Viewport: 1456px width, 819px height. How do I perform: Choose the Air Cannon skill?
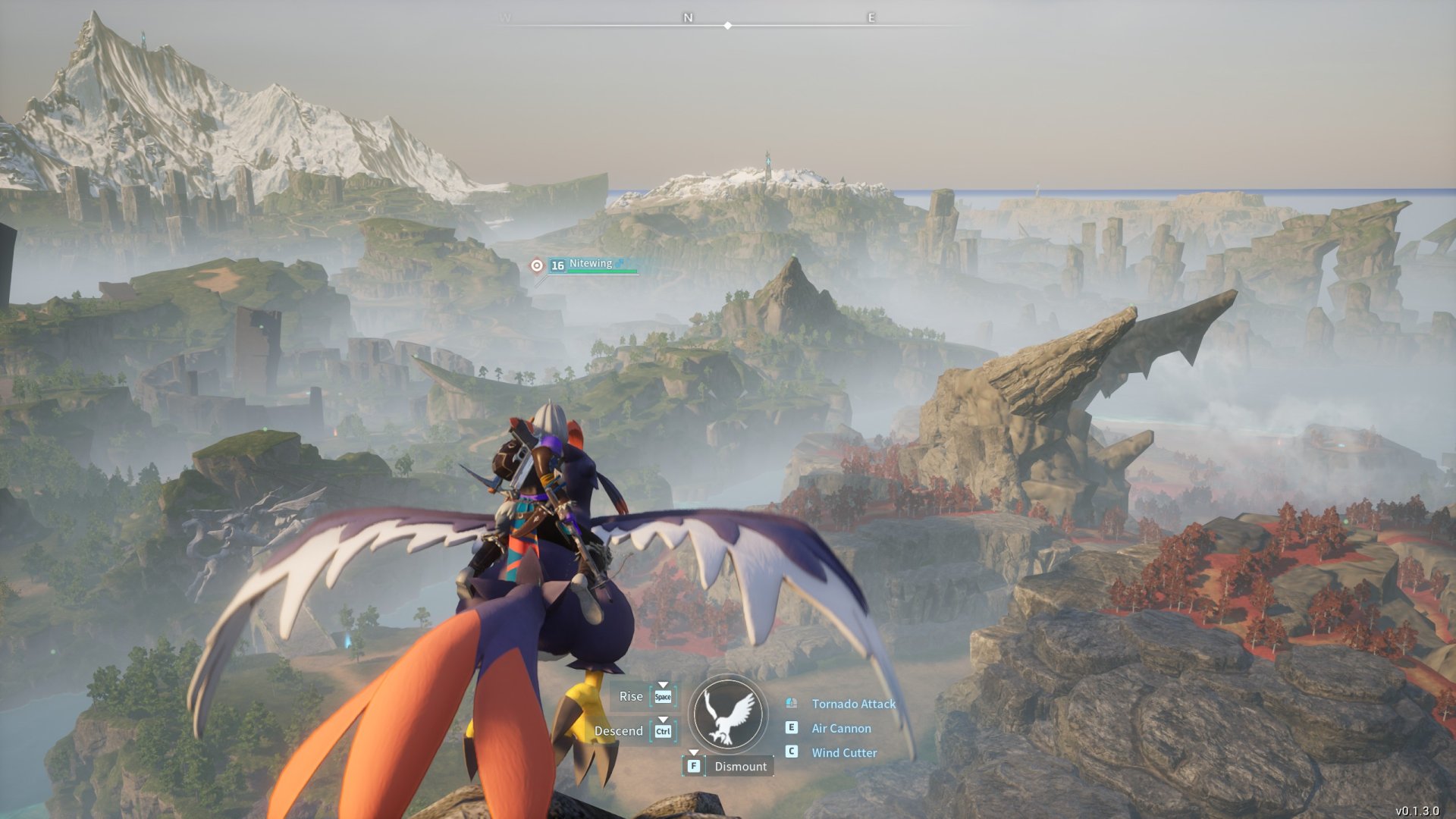point(841,728)
